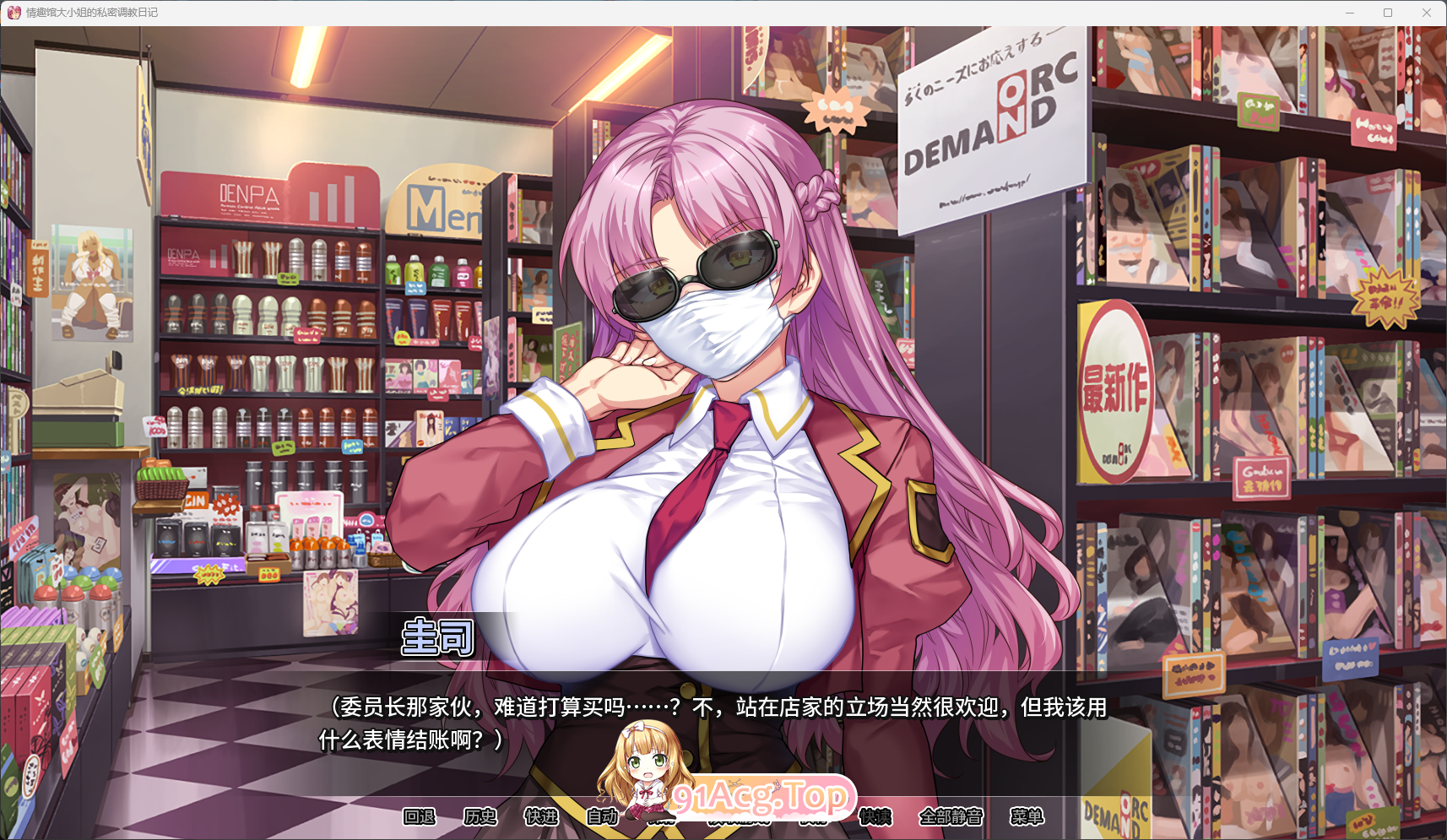This screenshot has width=1447, height=840.
Task: Maximize the game window
Action: [x=1387, y=12]
